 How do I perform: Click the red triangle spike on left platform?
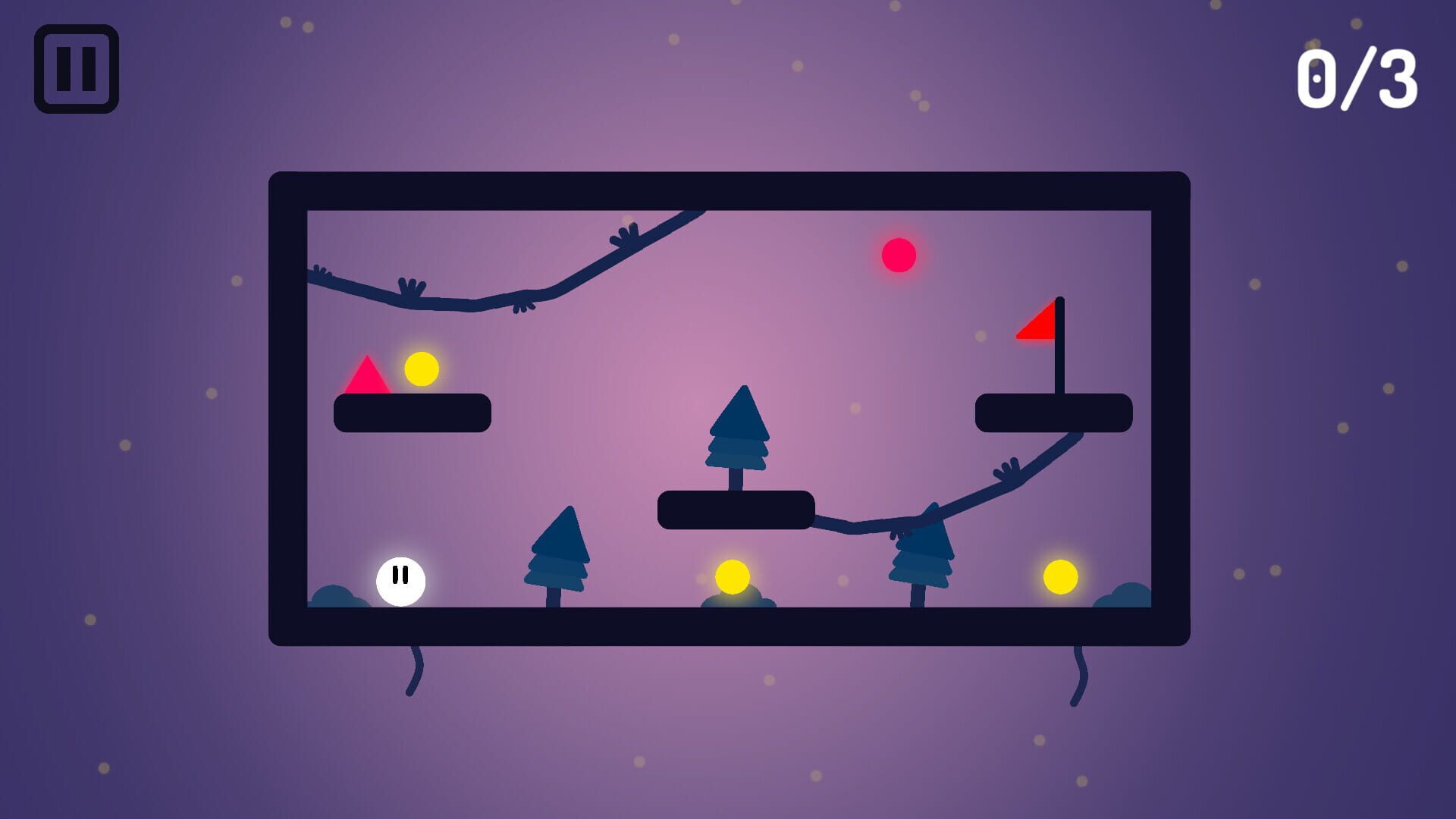pyautogui.click(x=367, y=374)
